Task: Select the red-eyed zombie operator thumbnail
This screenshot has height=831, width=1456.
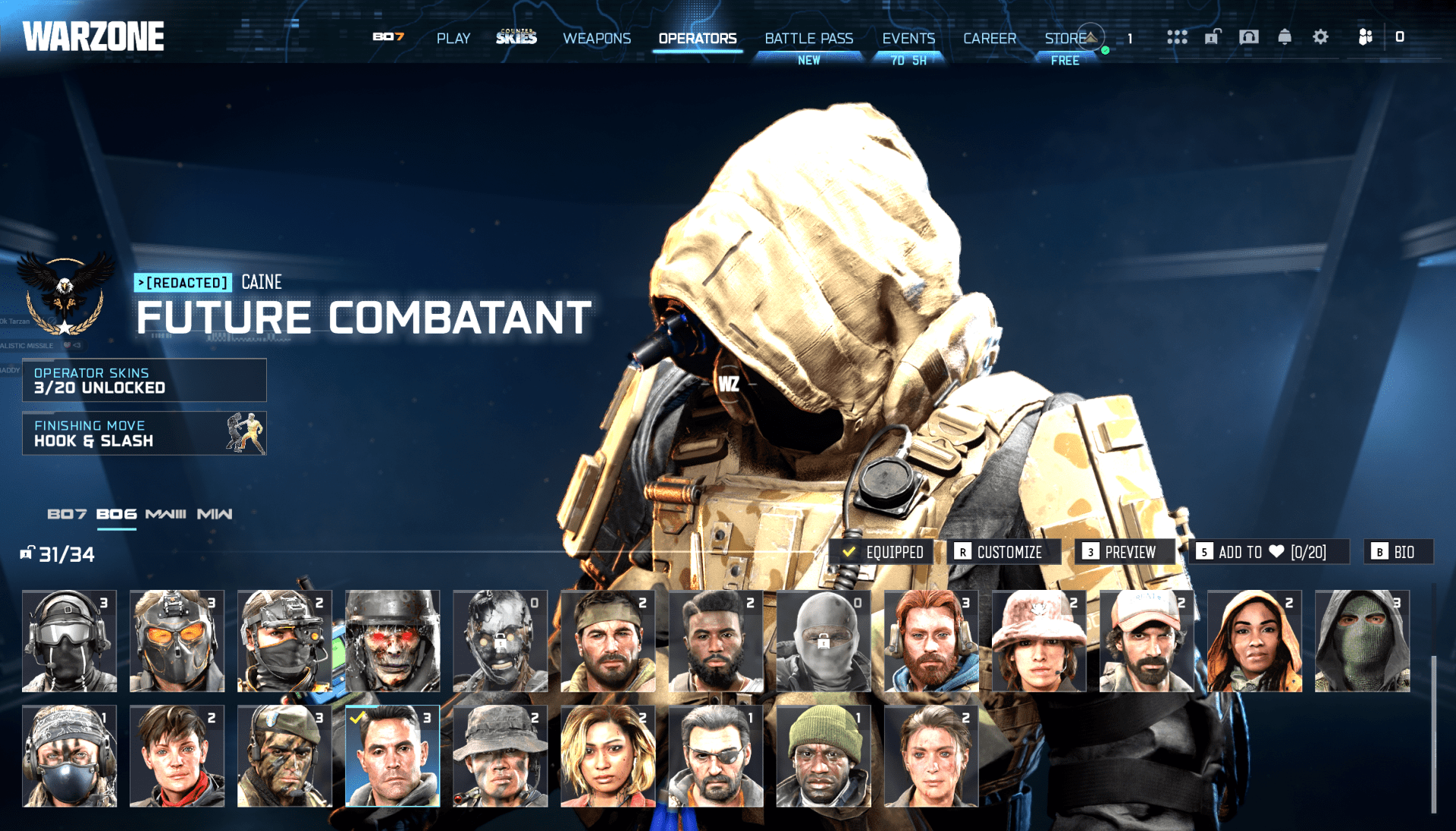Action: coord(393,641)
